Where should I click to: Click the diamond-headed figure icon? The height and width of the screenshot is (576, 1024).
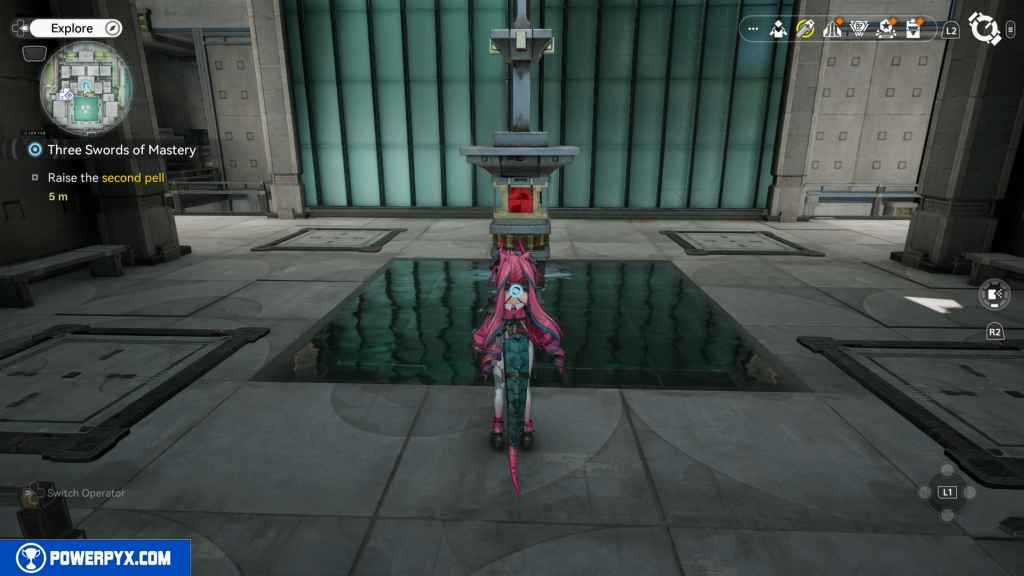779,30
